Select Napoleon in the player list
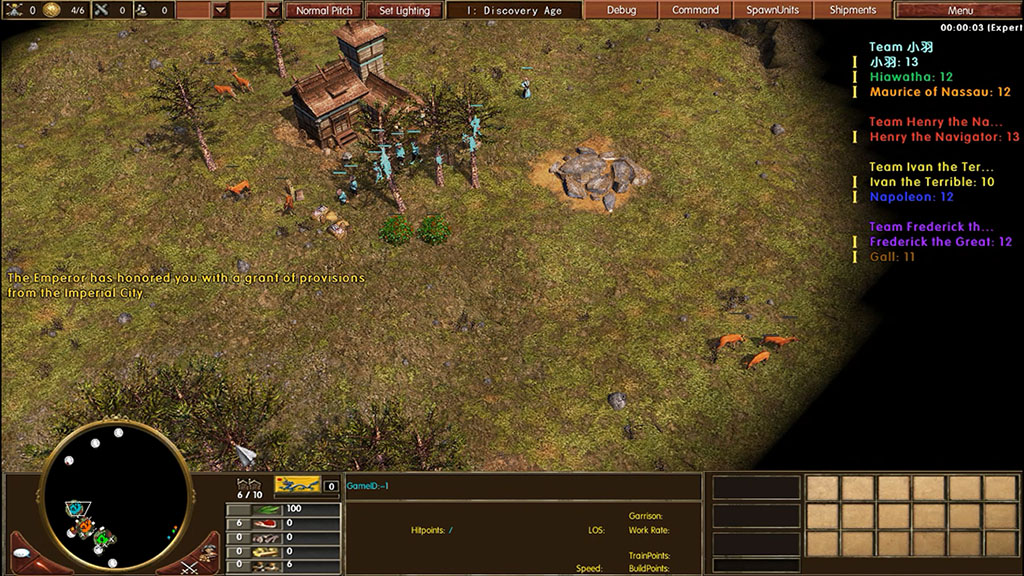 click(911, 197)
